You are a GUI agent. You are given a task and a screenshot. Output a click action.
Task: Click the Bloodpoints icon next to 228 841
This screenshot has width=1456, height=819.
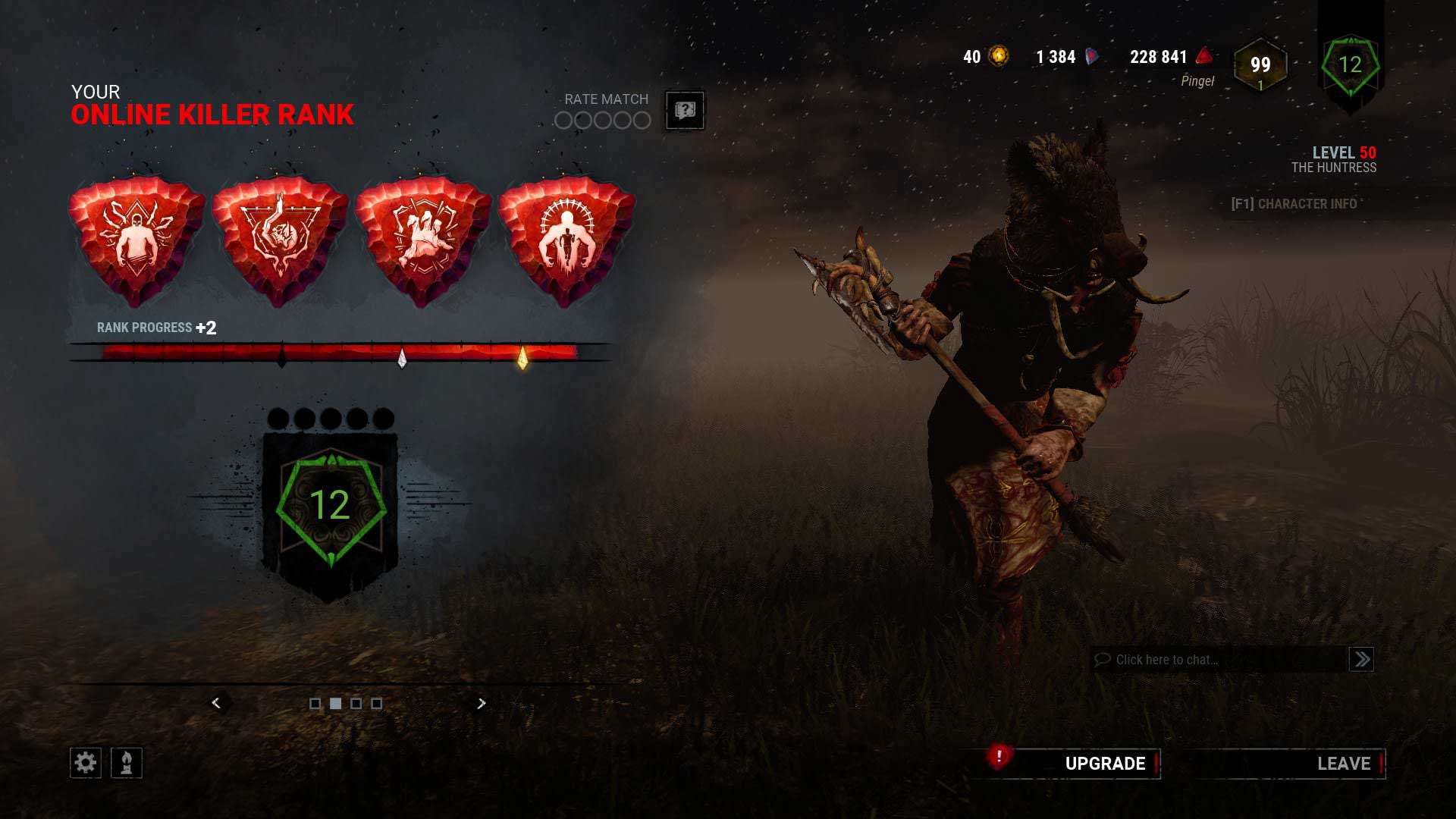[x=1203, y=56]
